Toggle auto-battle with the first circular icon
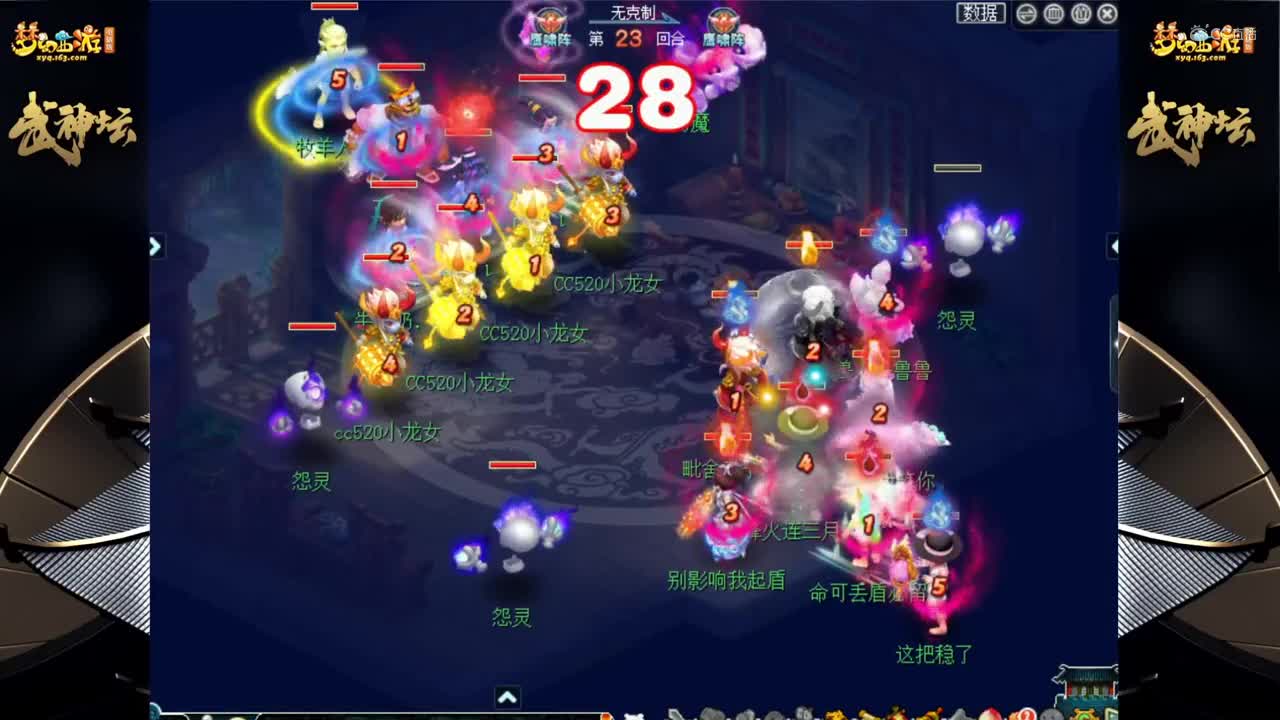Viewport: 1280px width, 720px height. 1026,14
